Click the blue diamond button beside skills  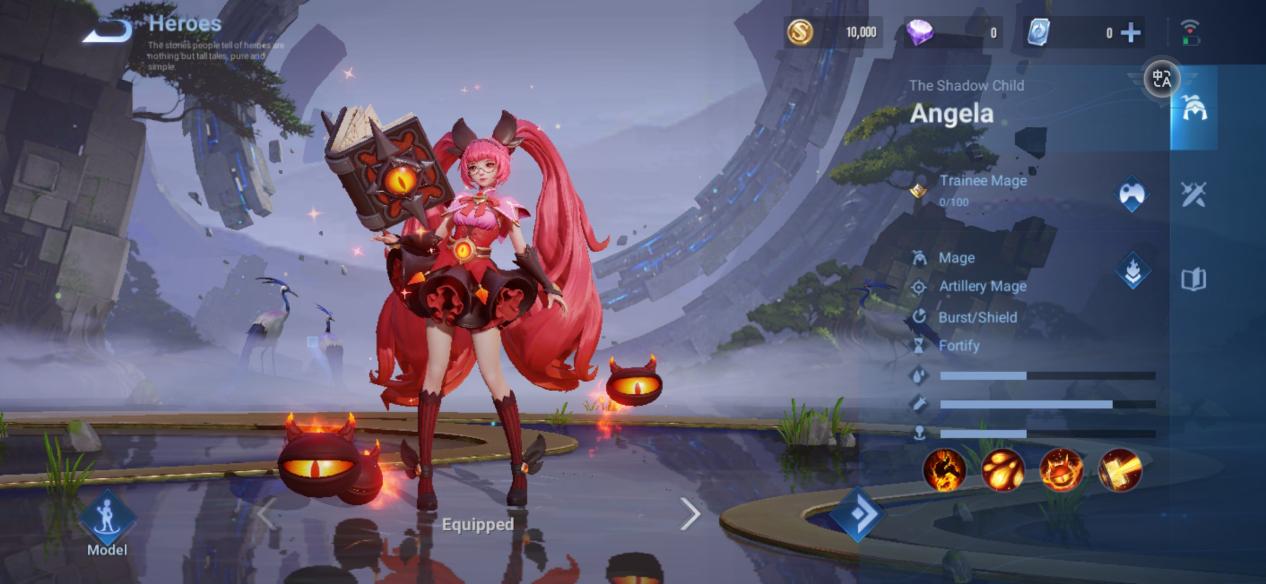tap(856, 514)
